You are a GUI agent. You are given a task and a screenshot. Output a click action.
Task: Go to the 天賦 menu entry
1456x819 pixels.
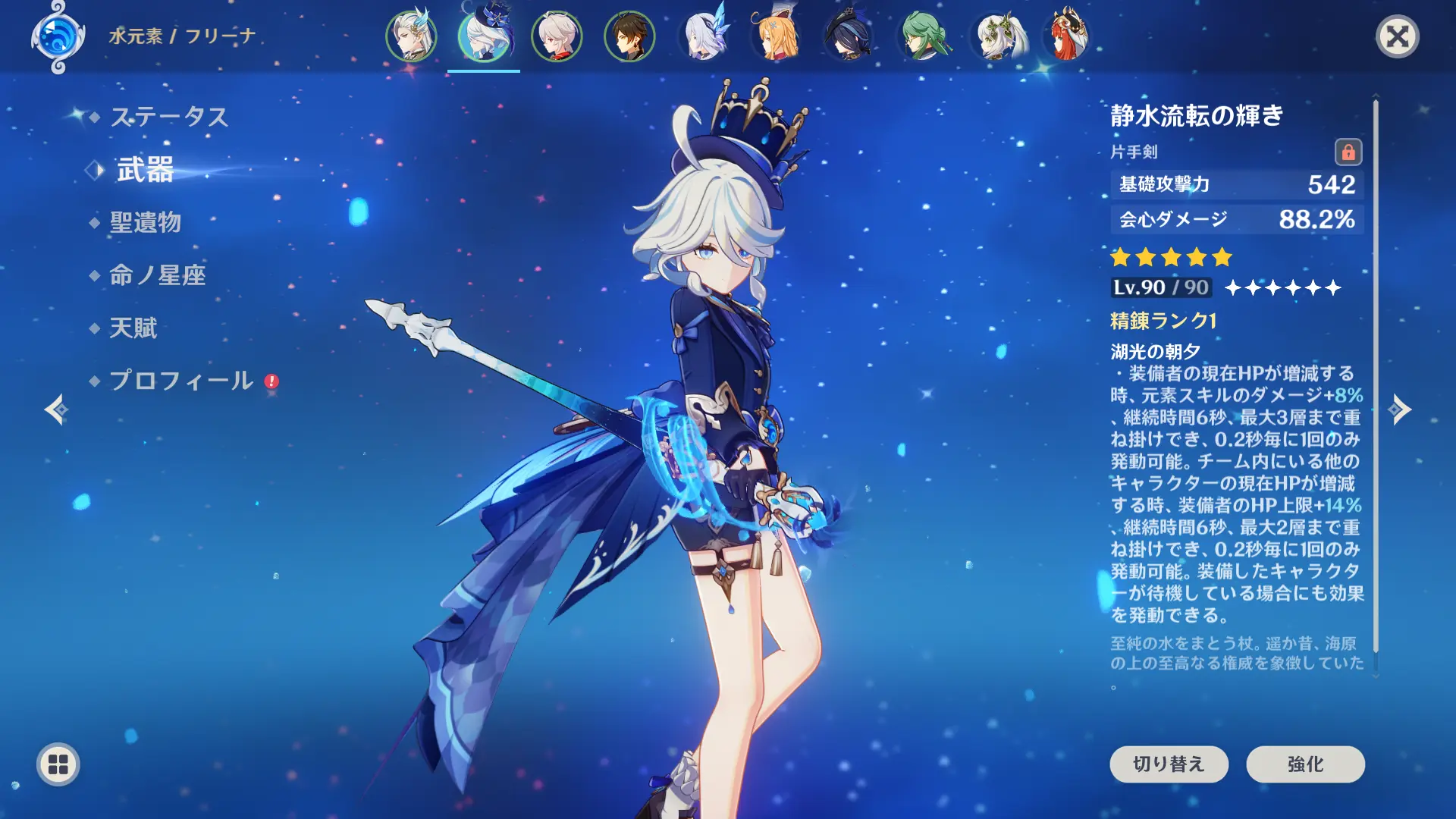[x=133, y=328]
